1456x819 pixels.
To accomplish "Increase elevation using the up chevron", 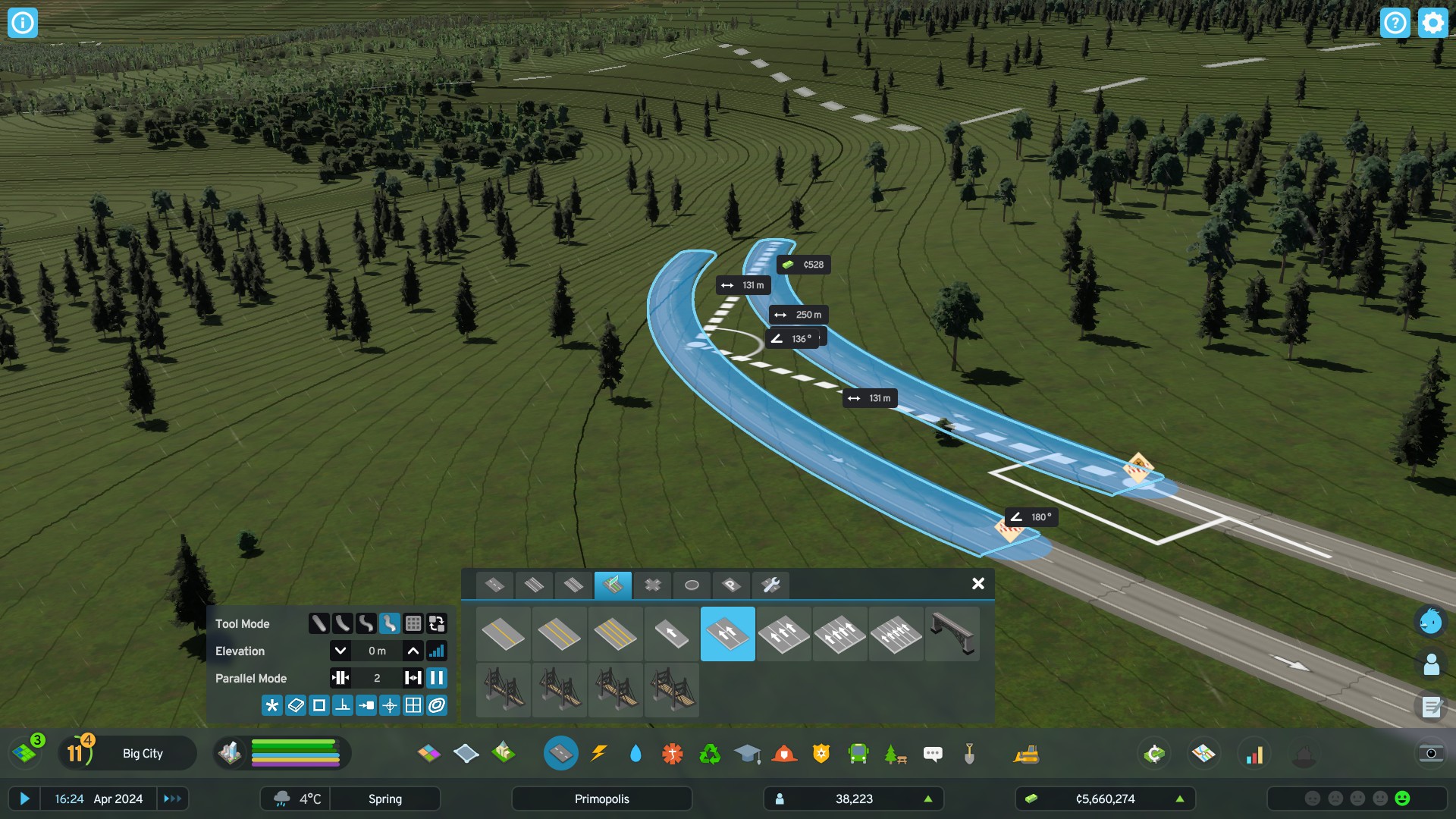I will [412, 650].
